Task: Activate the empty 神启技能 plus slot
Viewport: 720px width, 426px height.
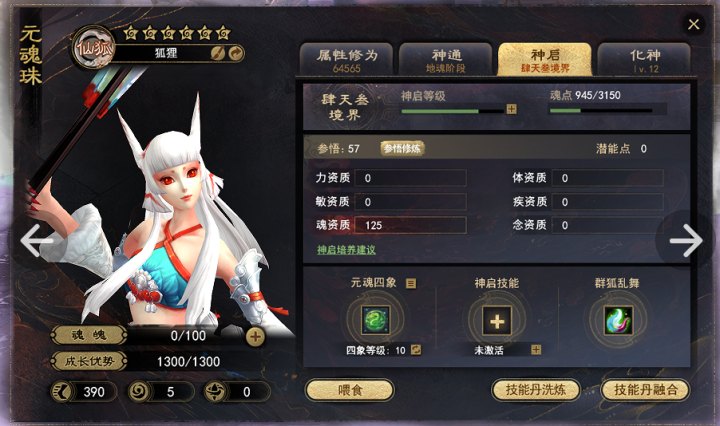Action: 497,320
